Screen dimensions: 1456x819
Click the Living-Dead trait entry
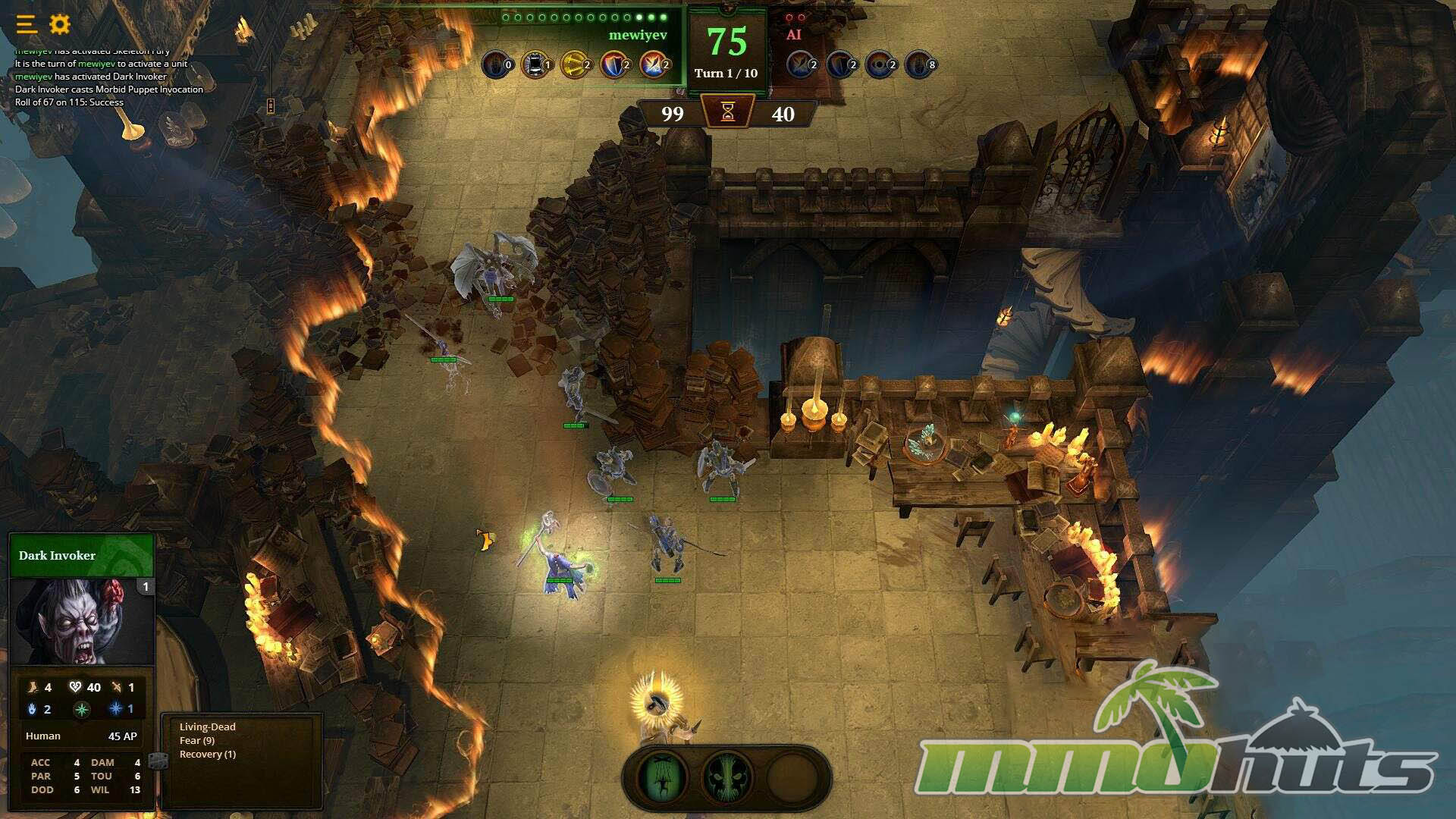click(207, 726)
